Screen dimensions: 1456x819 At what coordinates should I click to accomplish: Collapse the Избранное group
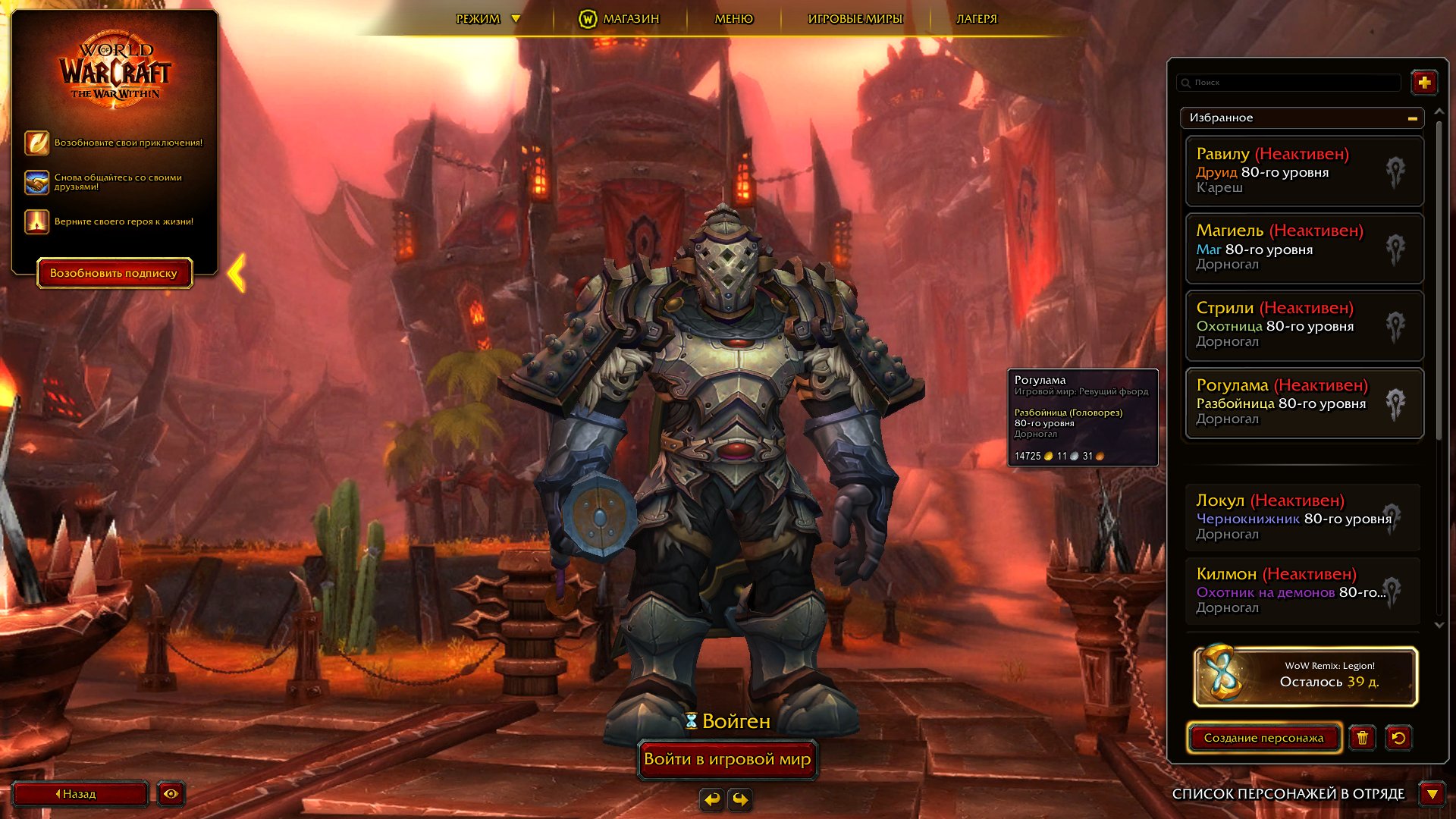click(1411, 118)
